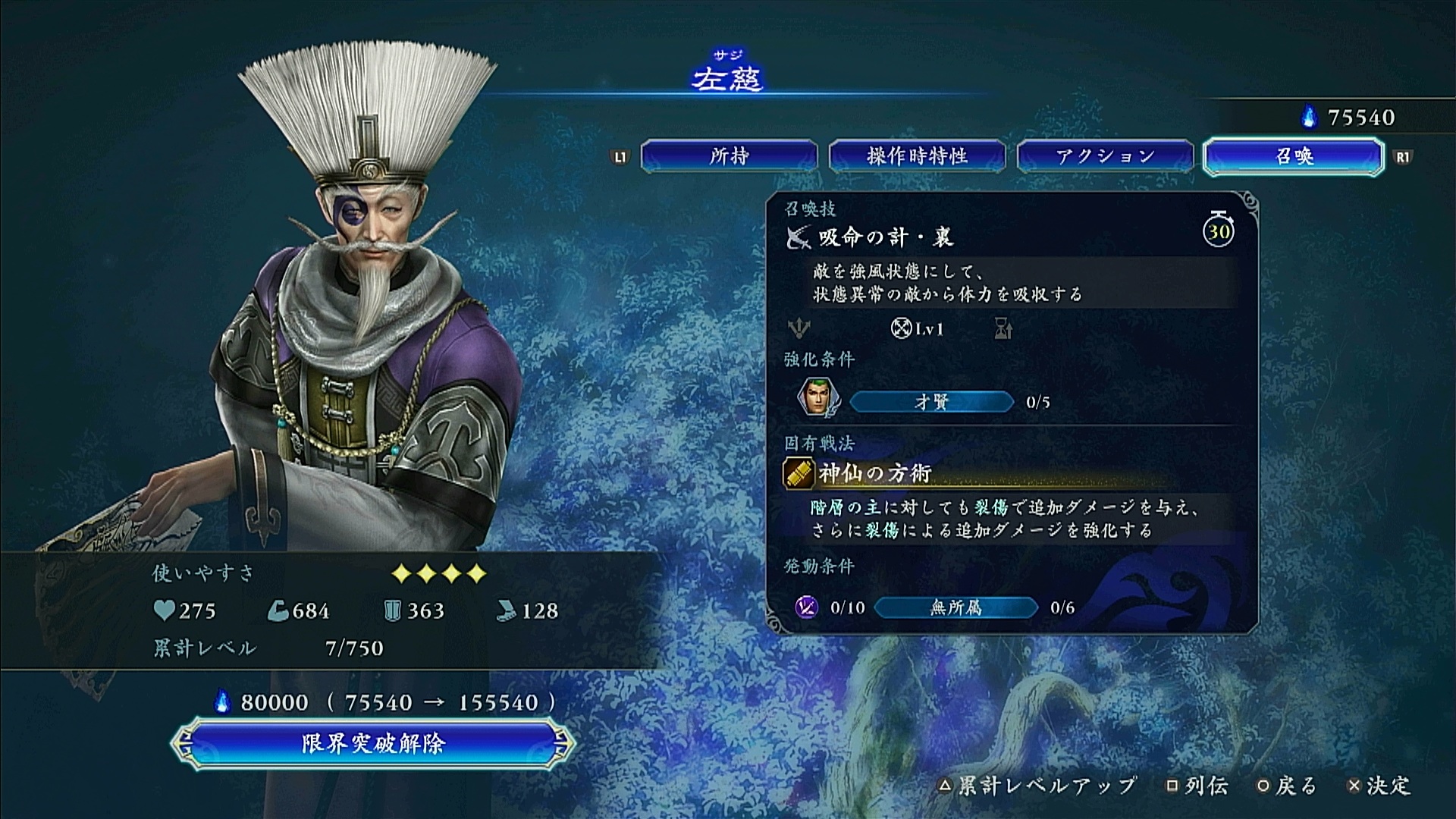
Task: Select the アクション tab
Action: 1105,156
